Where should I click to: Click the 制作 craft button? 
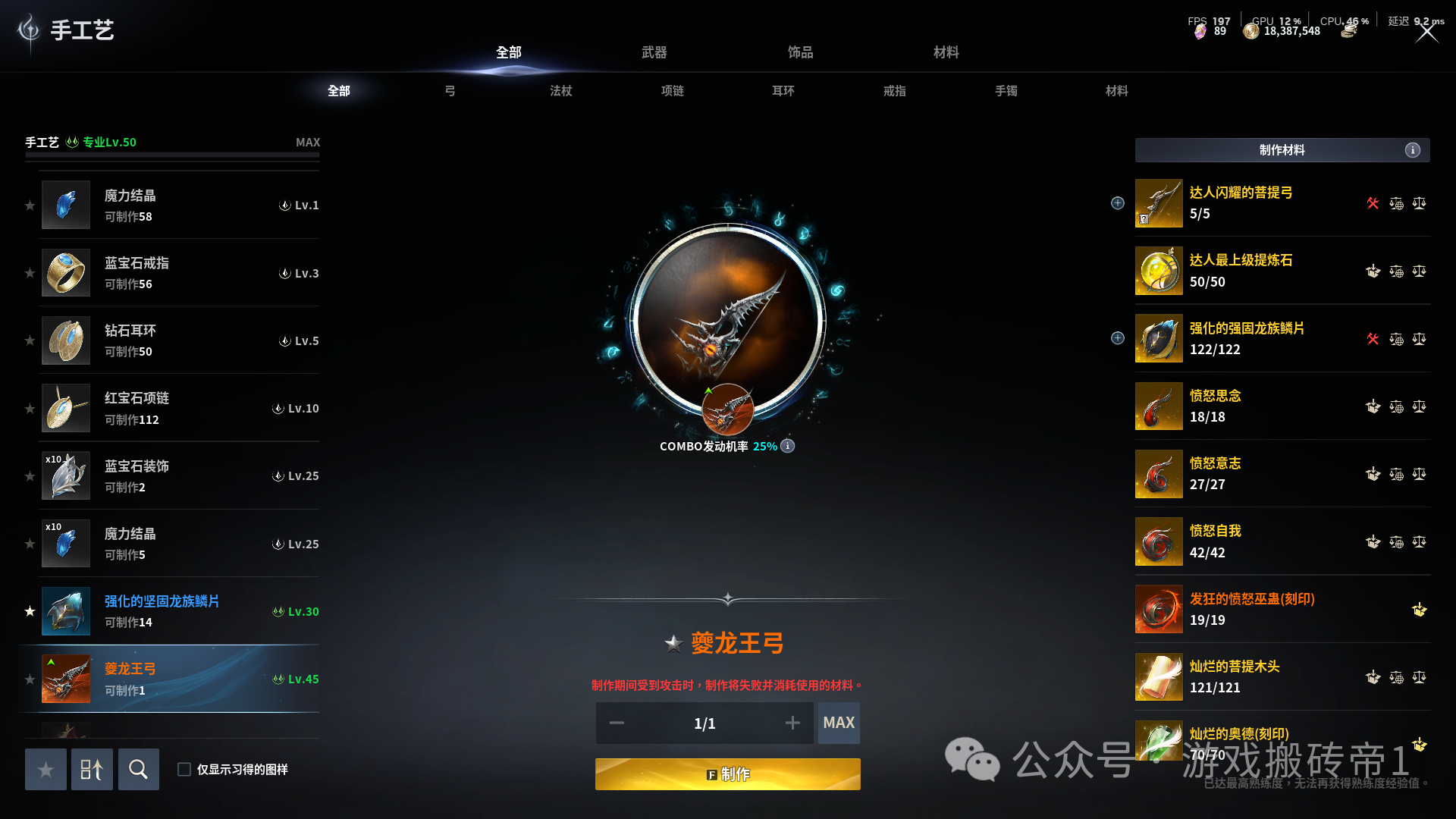727,773
